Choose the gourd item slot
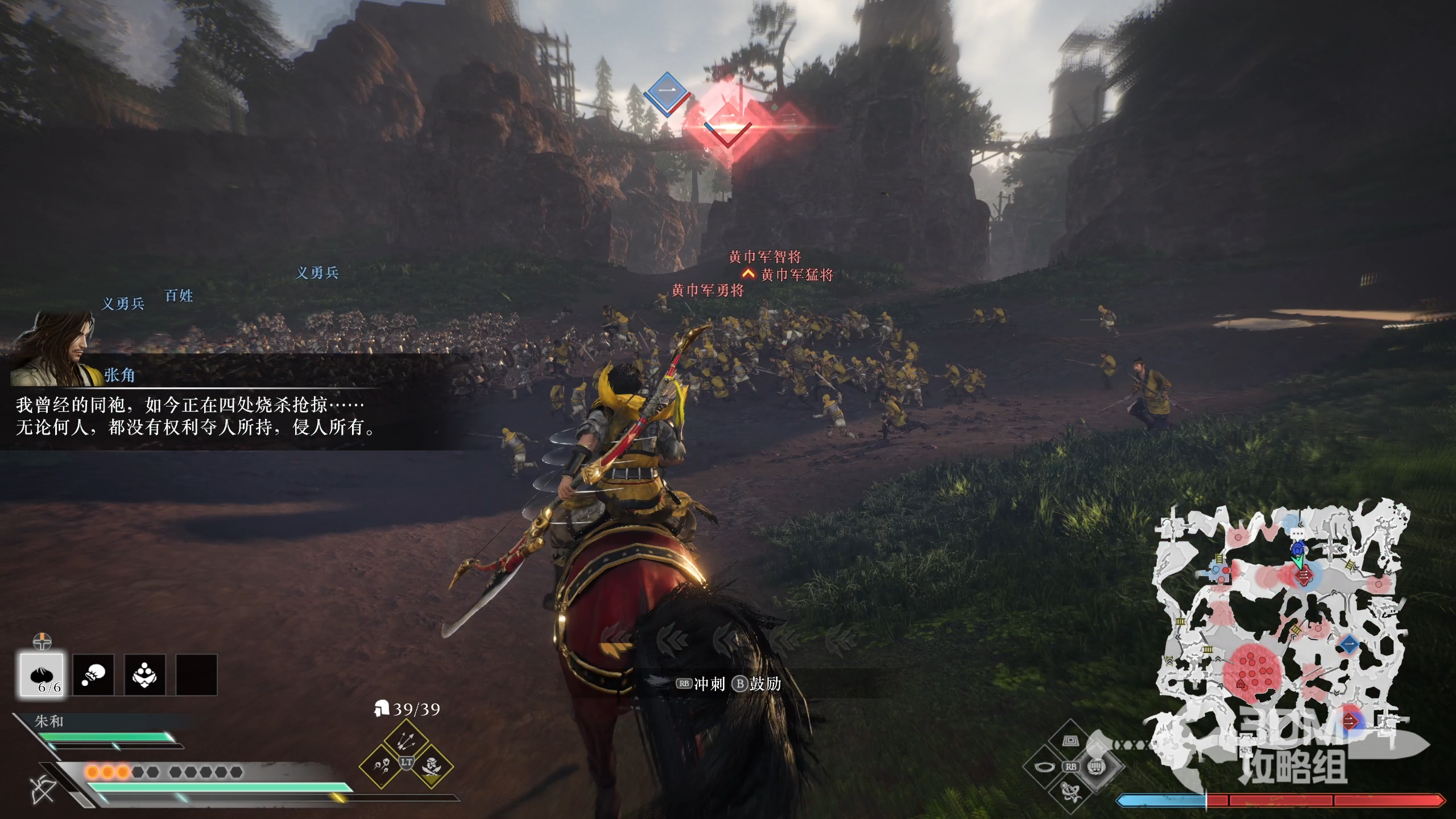The height and width of the screenshot is (819, 1456). 93,675
